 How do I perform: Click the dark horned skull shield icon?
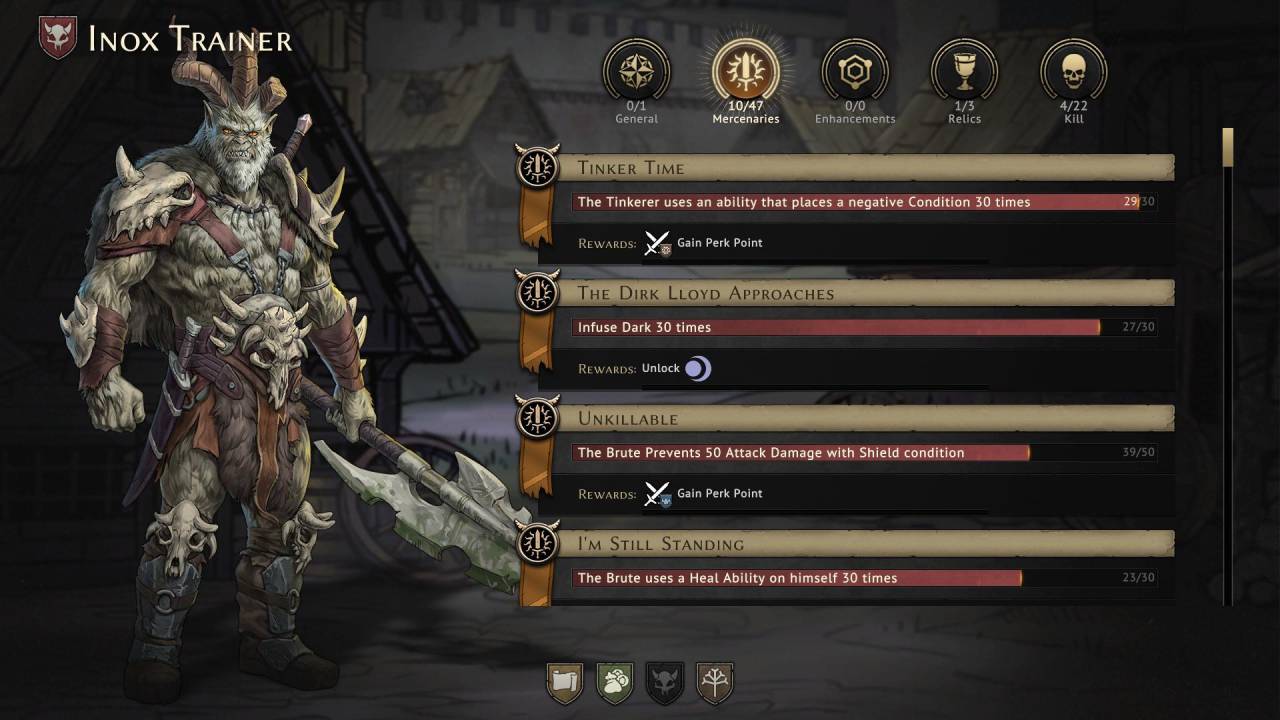665,683
